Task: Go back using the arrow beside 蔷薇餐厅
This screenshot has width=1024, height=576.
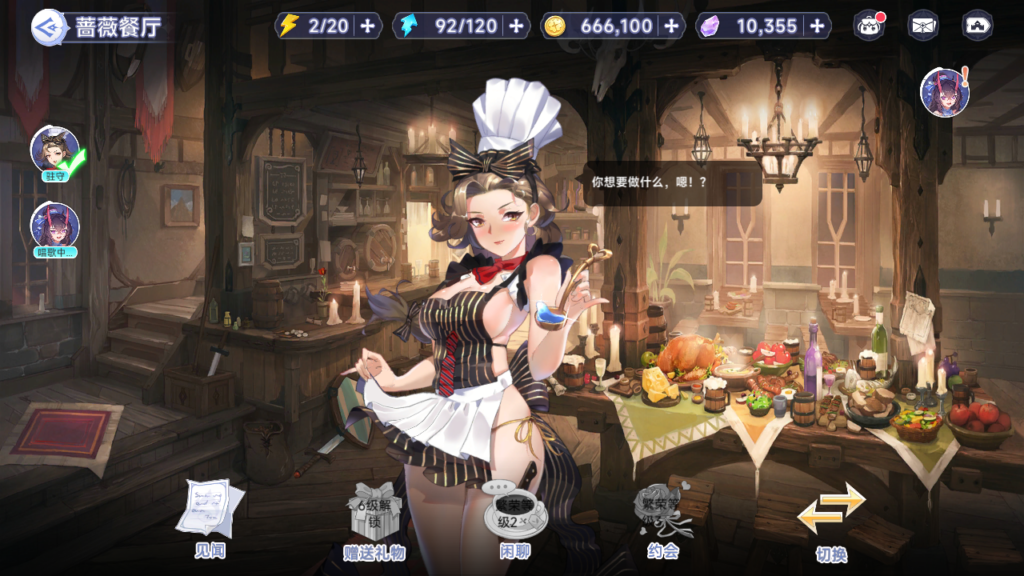Action: click(x=46, y=25)
